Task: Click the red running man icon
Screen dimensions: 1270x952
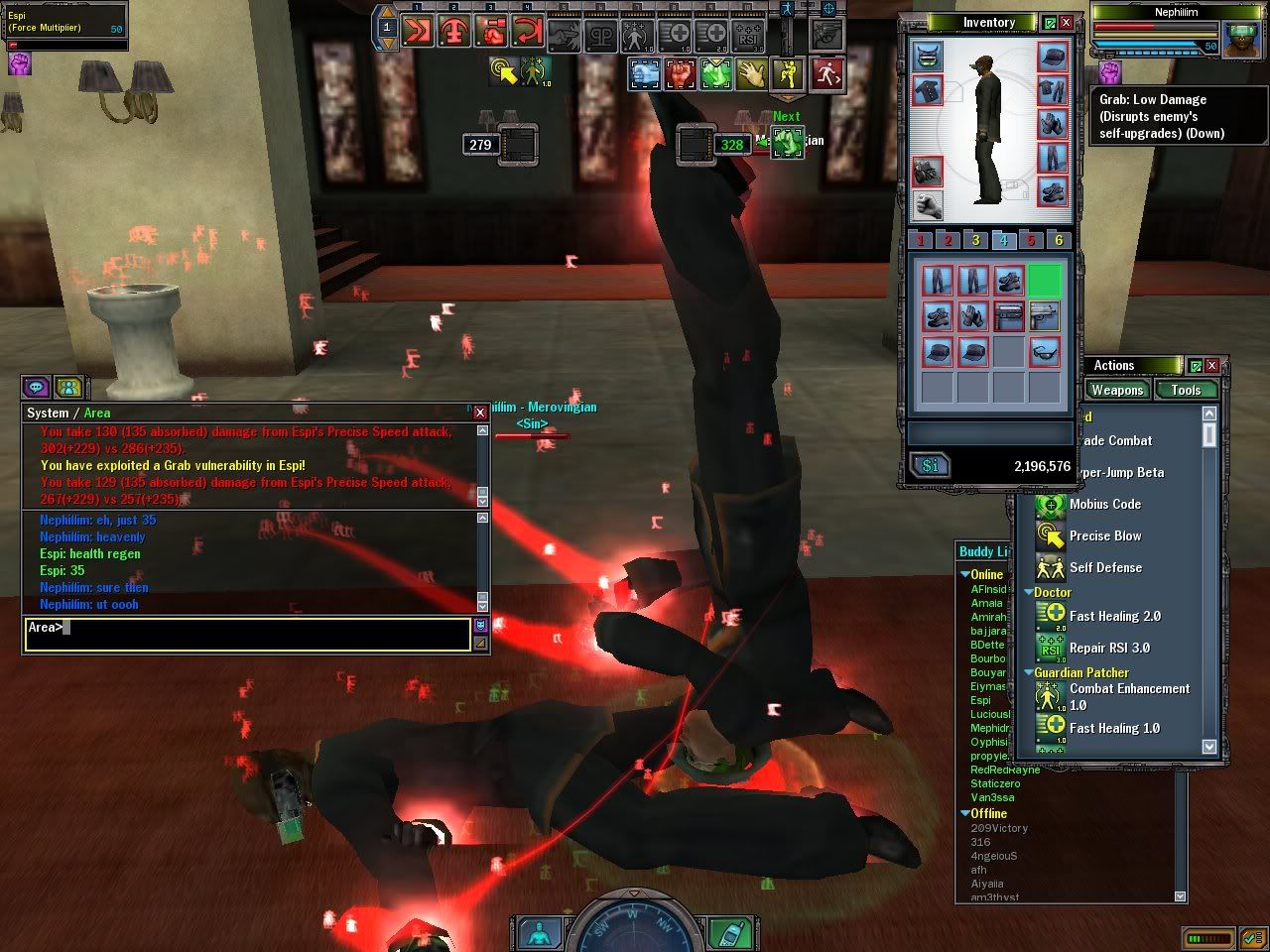Action: (827, 73)
